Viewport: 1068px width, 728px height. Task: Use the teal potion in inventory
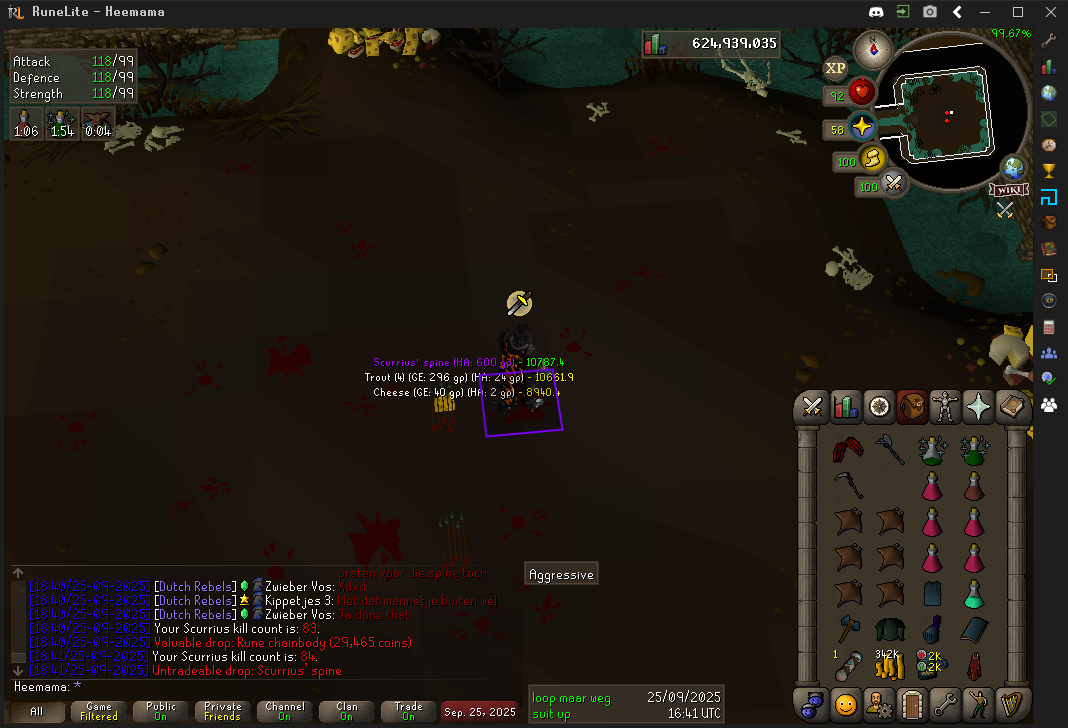[974, 594]
